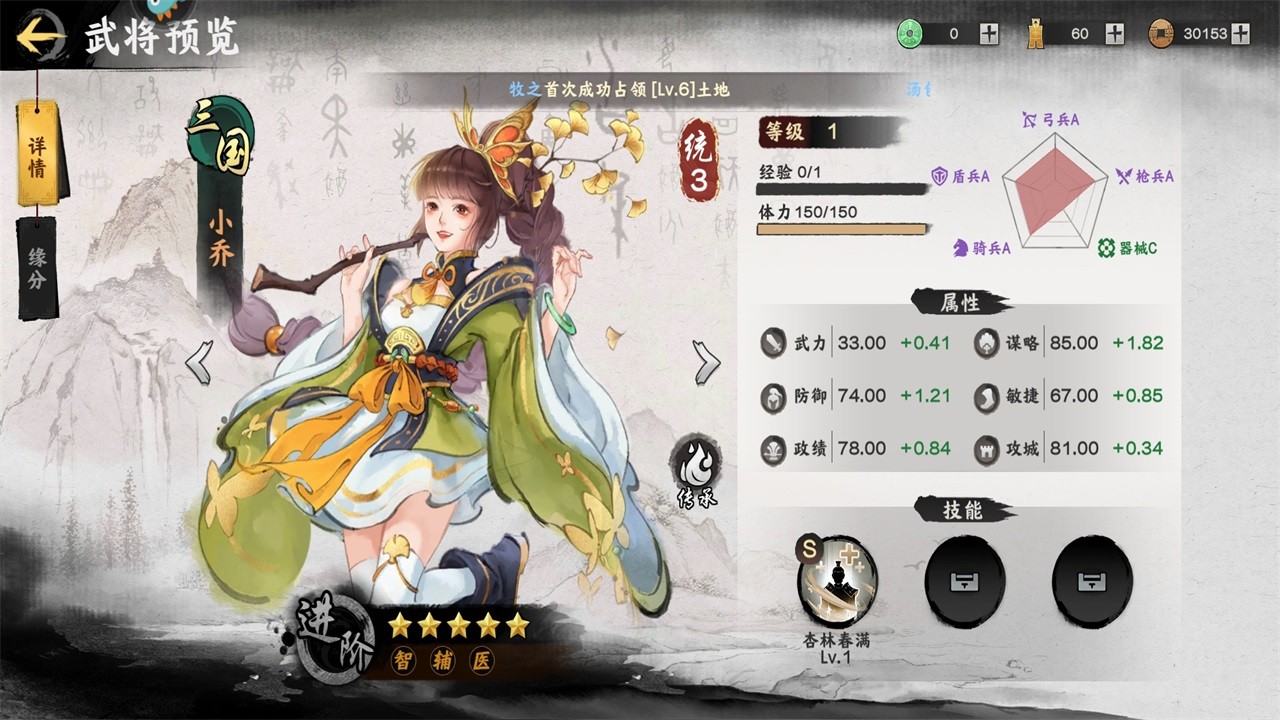The image size is (1280, 720).
Task: Switch to the 详情 details tab
Action: (38, 153)
